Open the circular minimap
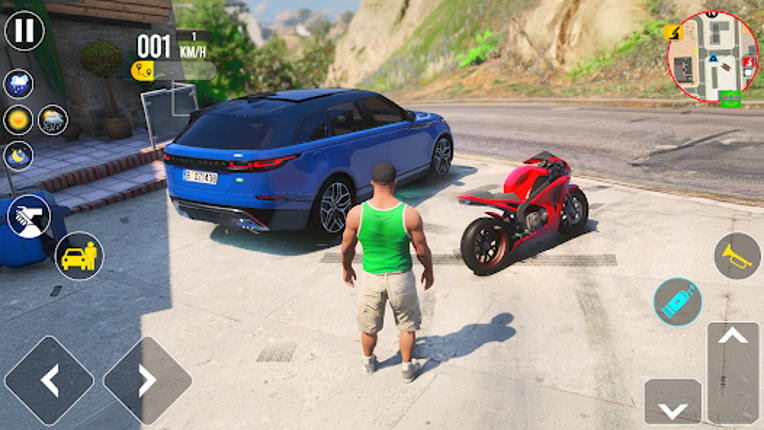This screenshot has width=764, height=430. 713,57
